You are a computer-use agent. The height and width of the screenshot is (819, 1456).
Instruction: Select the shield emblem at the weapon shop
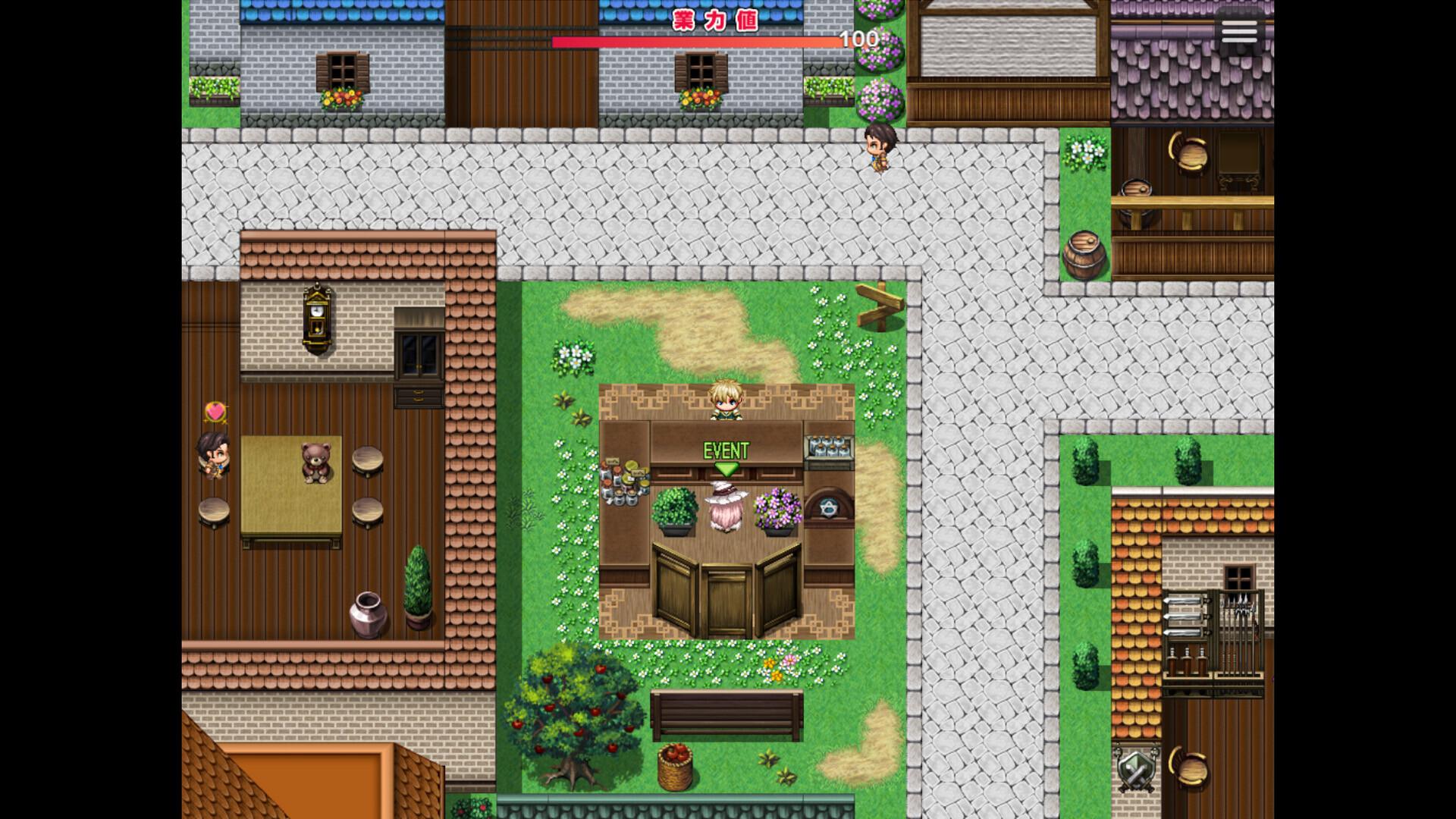[x=1135, y=770]
